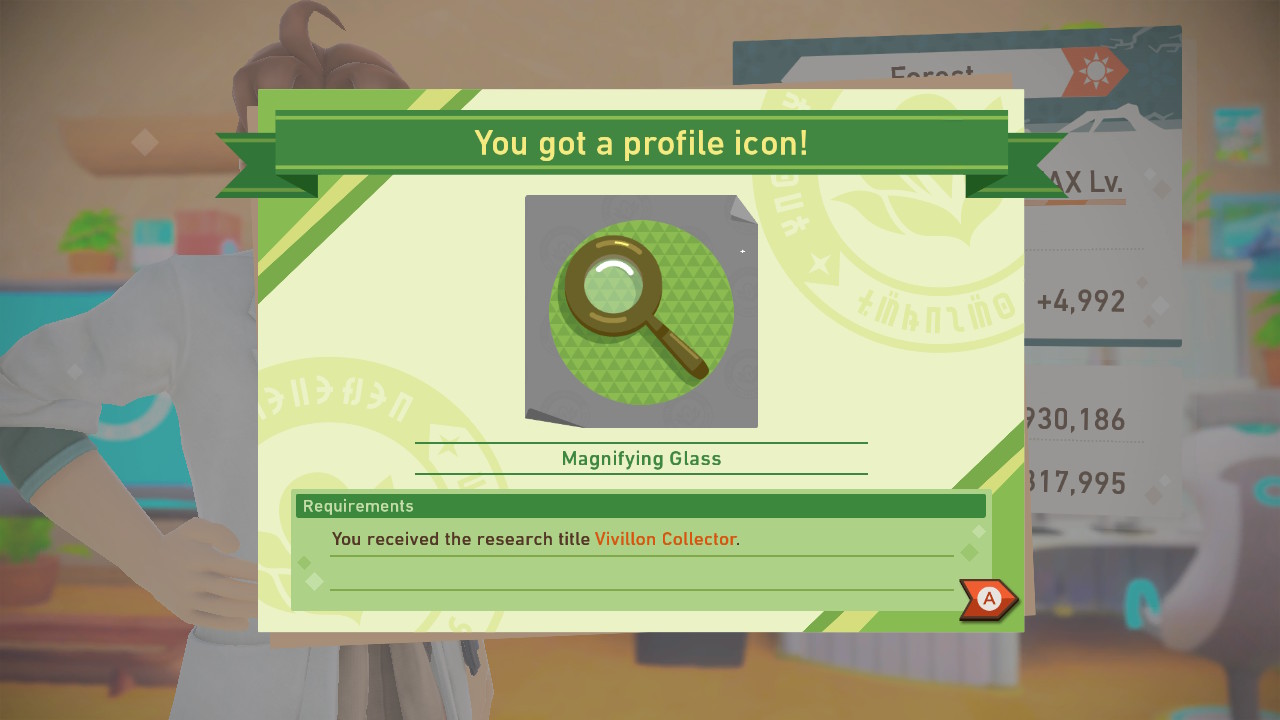Viewport: 1280px width, 720px height.
Task: Click the Requirements header bar
Action: pos(640,506)
